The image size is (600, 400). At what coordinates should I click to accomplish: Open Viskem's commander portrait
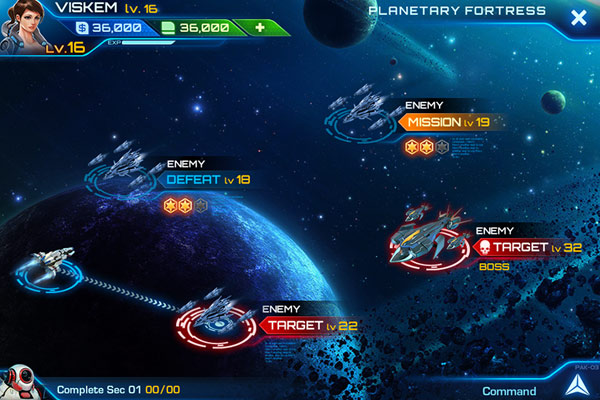point(24,25)
